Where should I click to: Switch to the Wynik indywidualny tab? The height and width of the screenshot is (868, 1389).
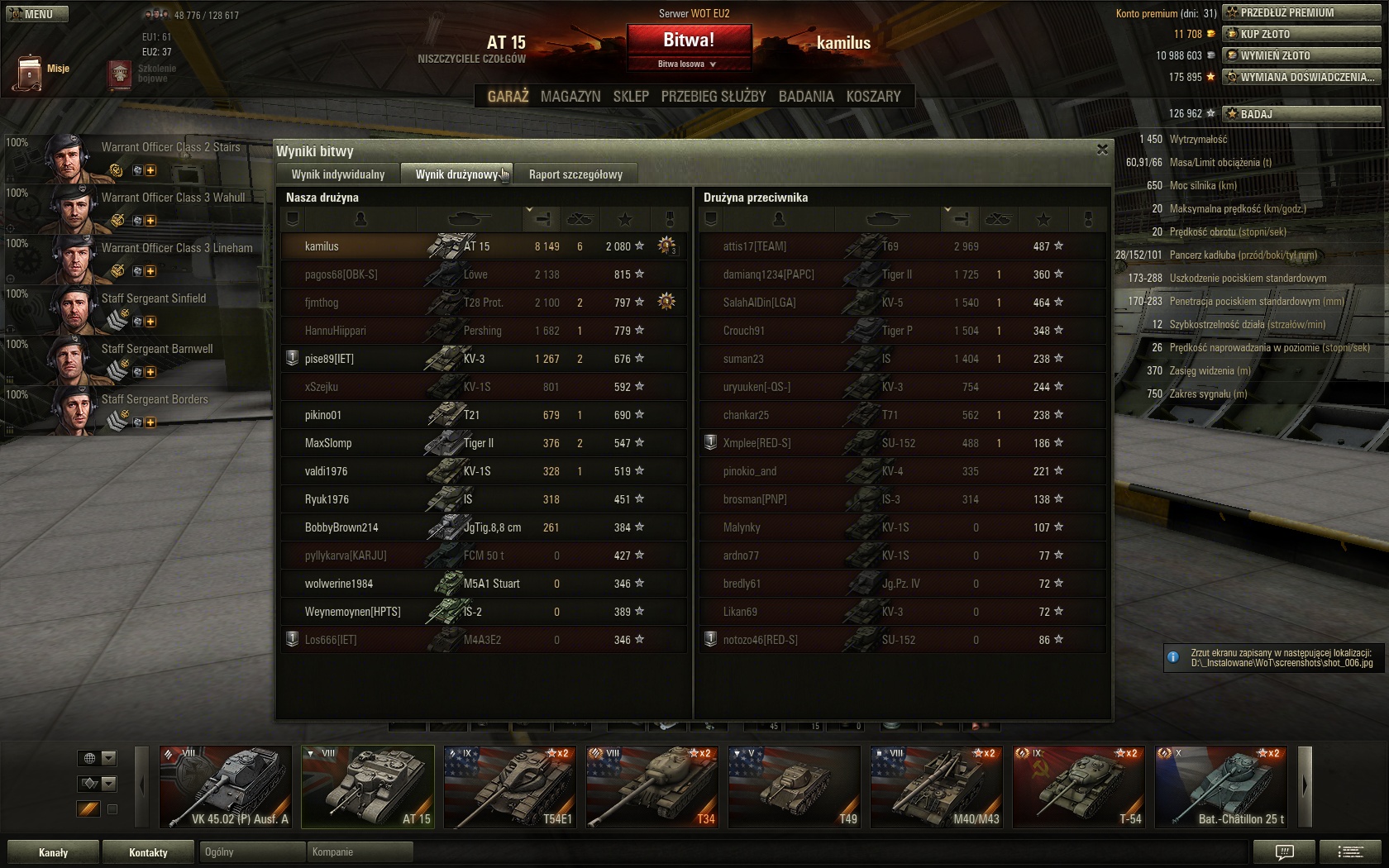tap(338, 174)
